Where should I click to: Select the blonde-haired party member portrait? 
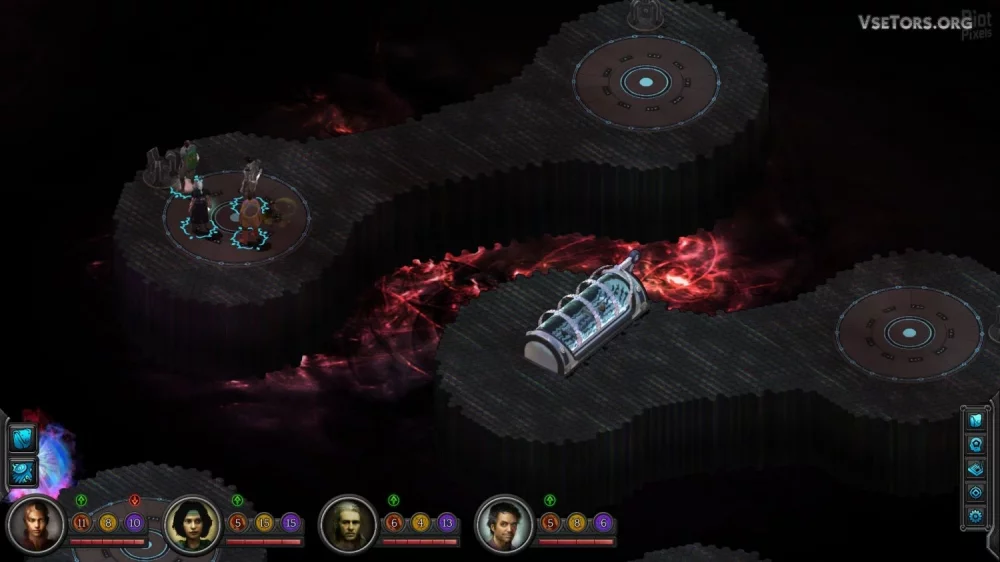36,524
